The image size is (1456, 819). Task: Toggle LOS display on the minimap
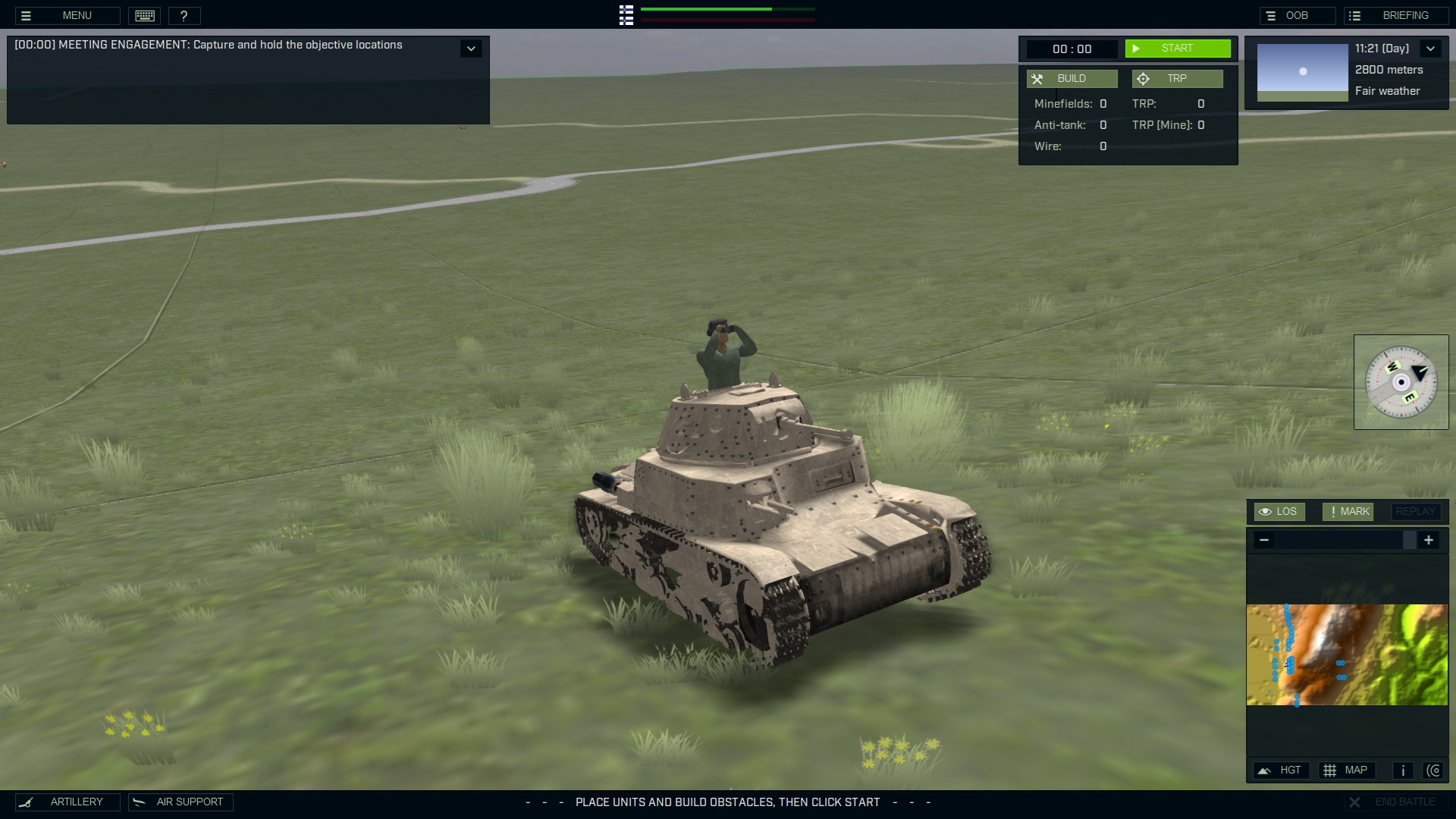(1279, 511)
